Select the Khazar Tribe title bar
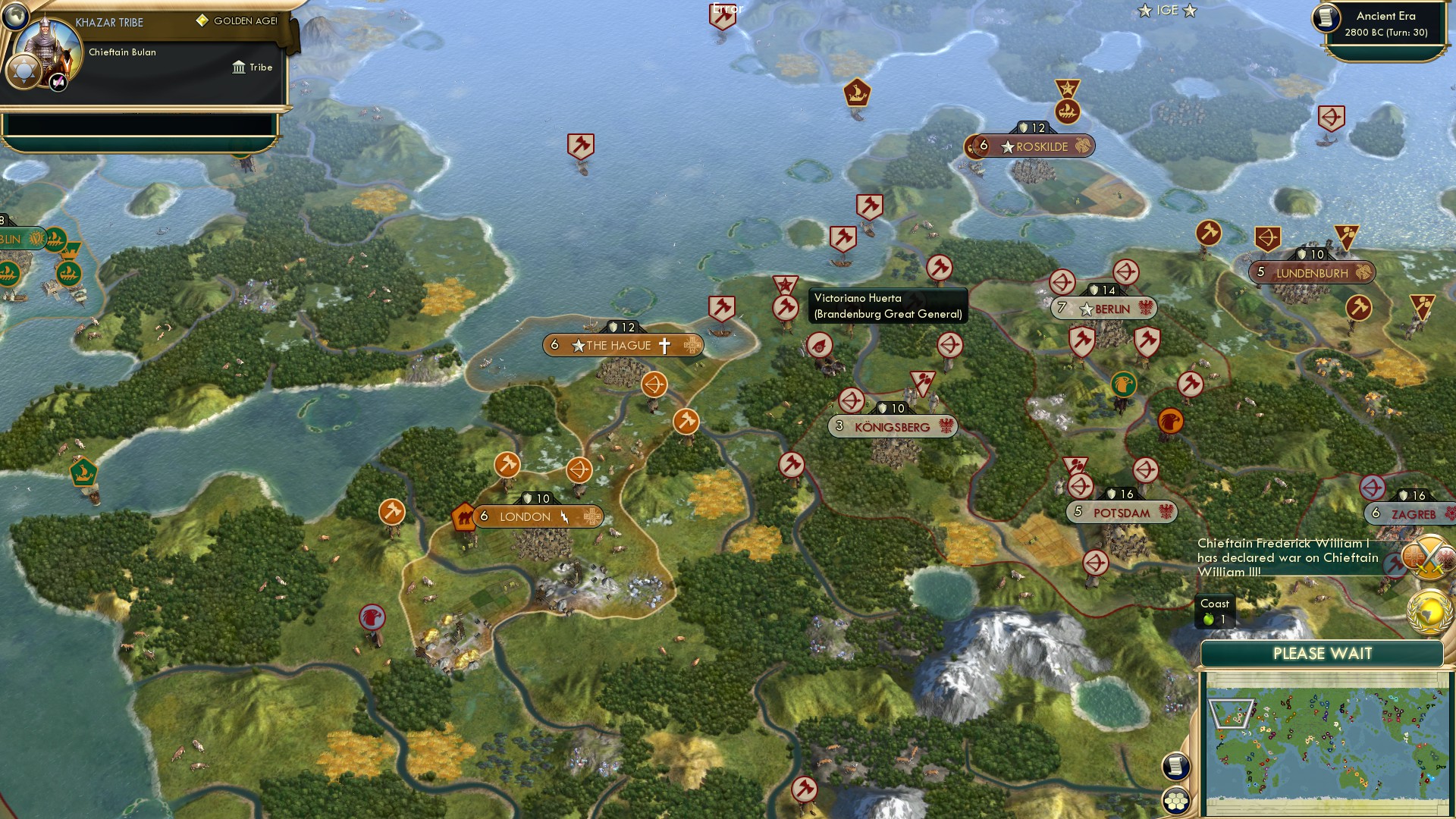1456x819 pixels. click(x=108, y=22)
